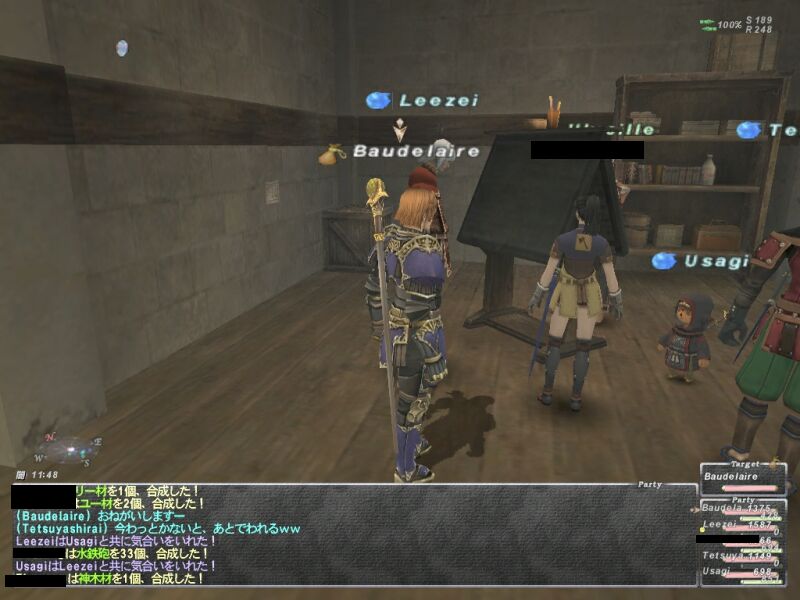Focus the party chat log window
The height and width of the screenshot is (600, 800).
tap(350, 535)
